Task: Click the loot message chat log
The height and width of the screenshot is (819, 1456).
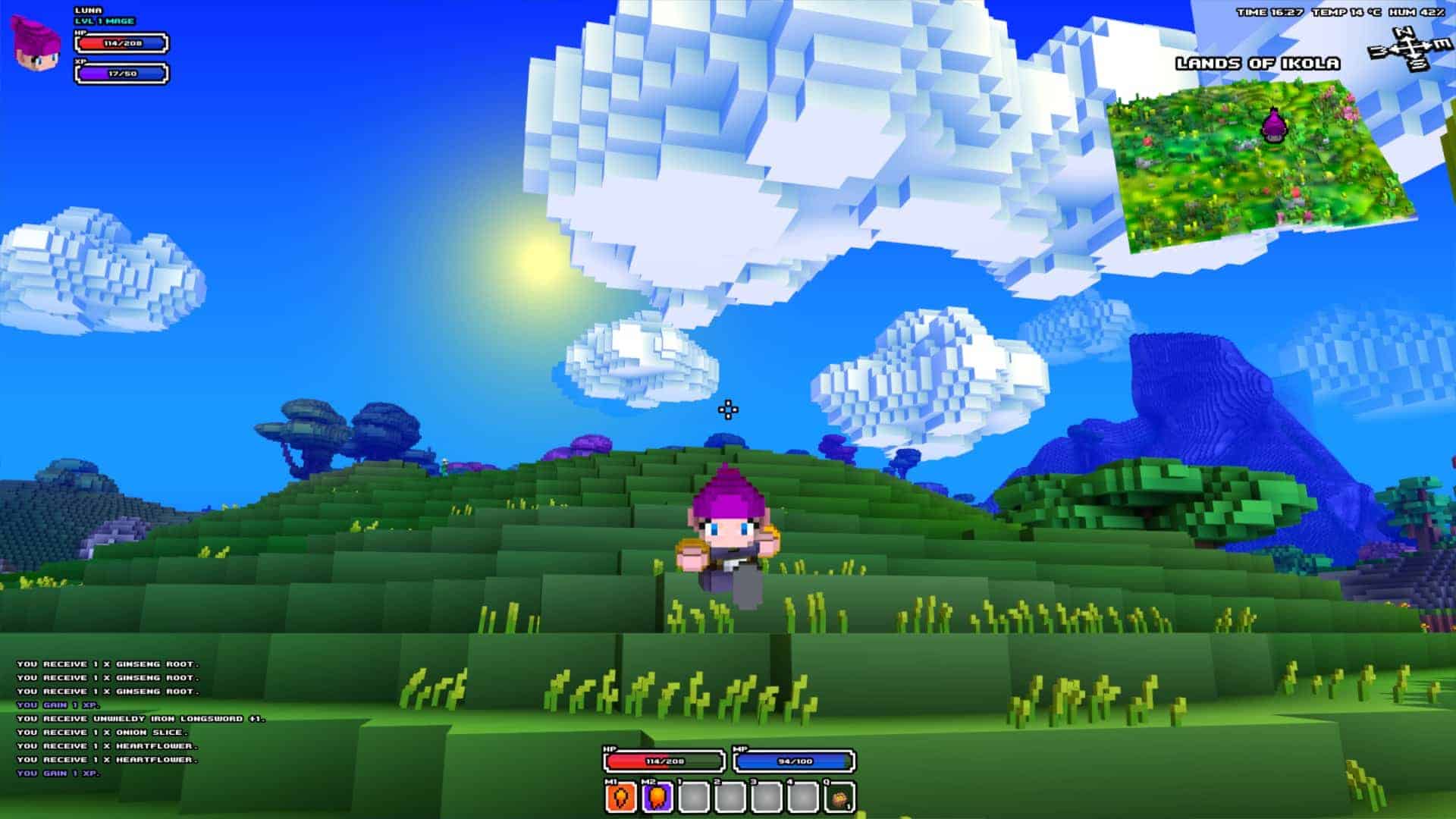Action: pos(140,718)
